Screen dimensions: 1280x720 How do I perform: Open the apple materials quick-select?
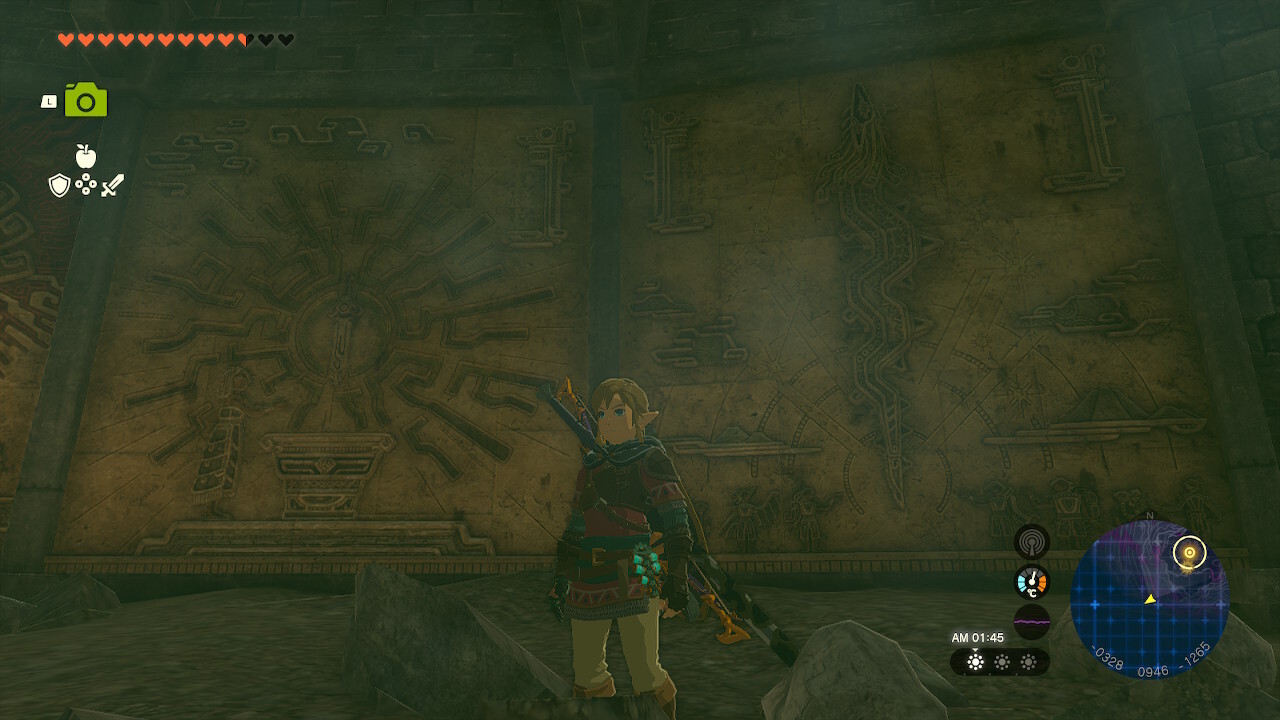tap(86, 156)
